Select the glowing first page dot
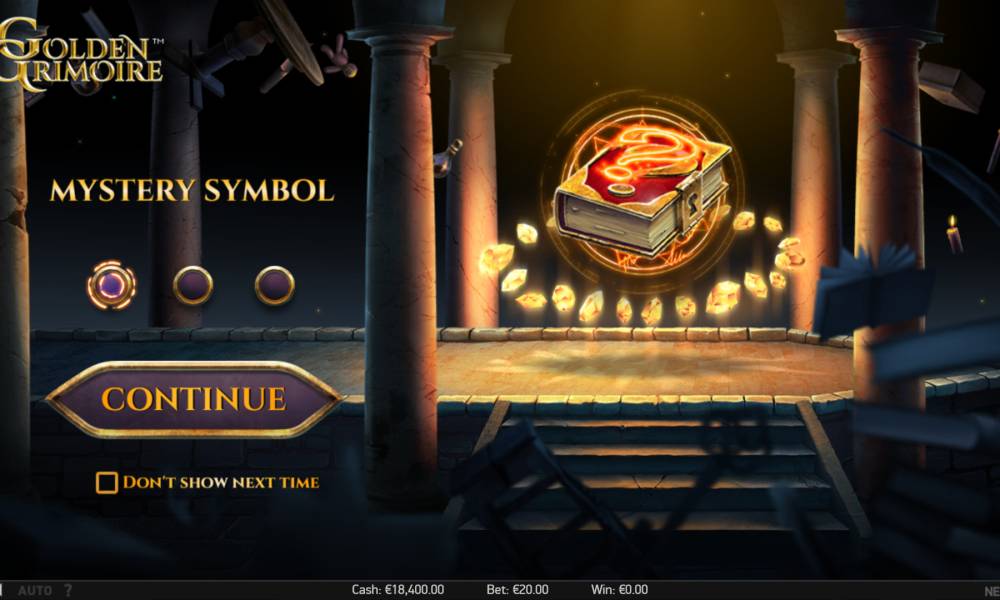The height and width of the screenshot is (600, 1000). (x=111, y=285)
